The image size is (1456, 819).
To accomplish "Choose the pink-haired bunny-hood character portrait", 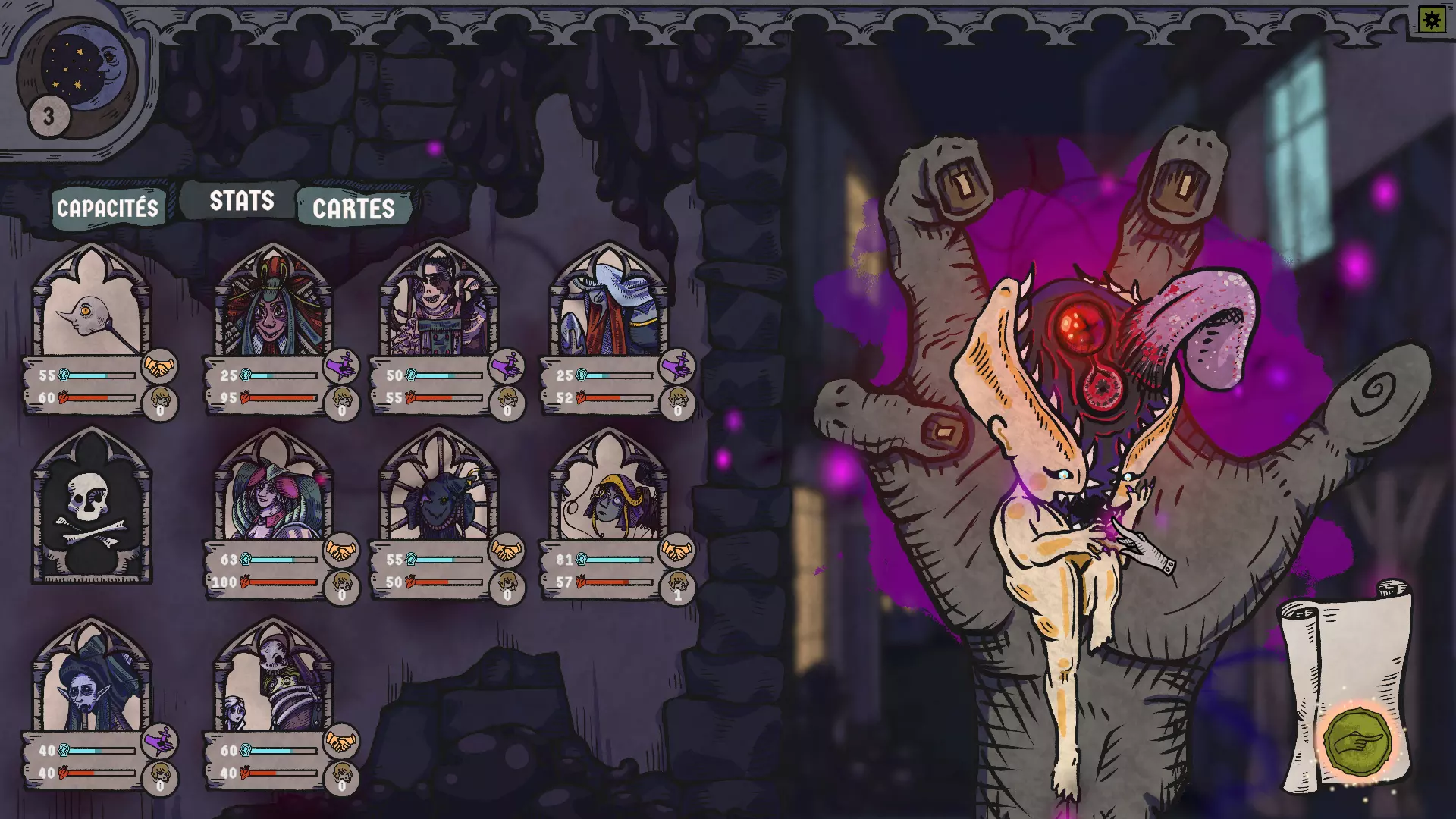I will point(272,493).
